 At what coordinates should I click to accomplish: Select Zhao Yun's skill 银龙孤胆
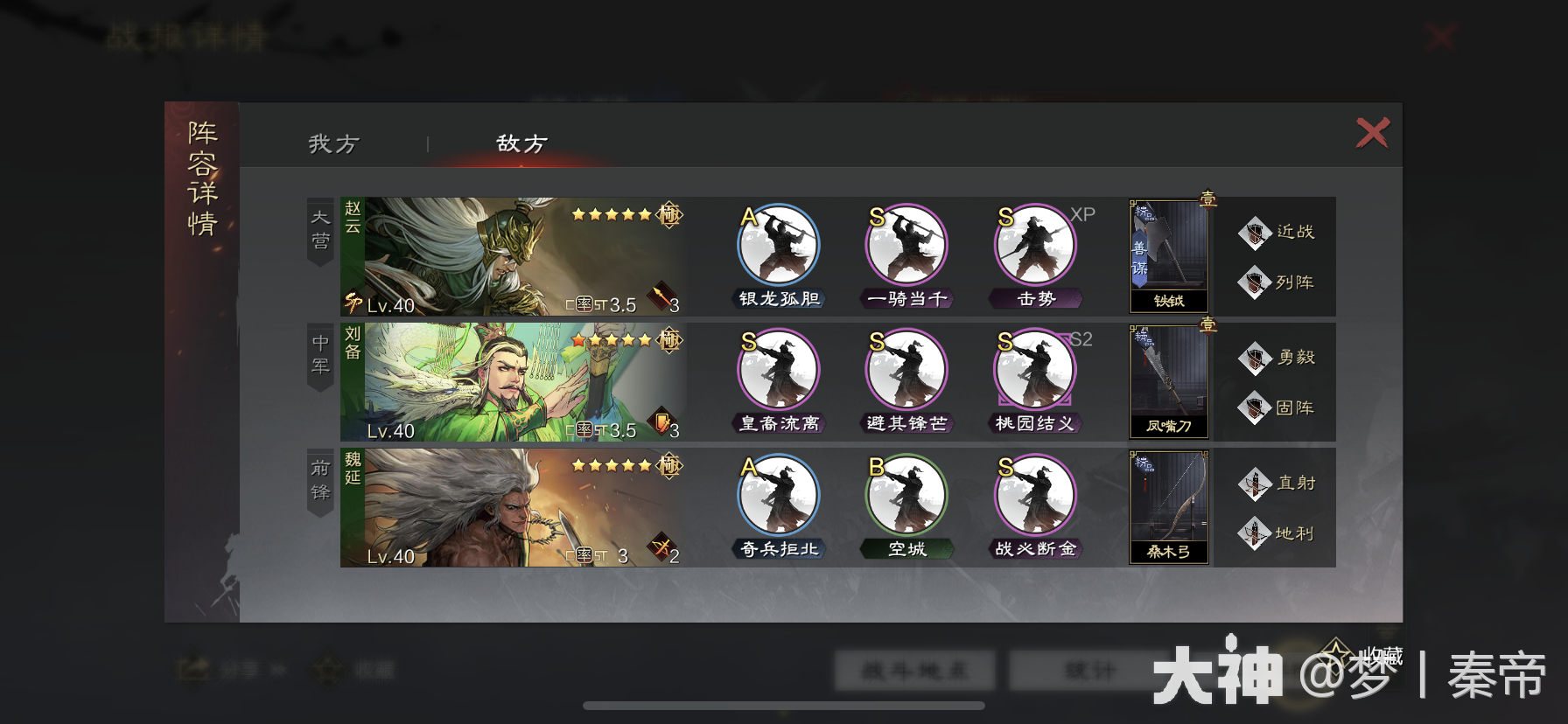pyautogui.click(x=777, y=246)
